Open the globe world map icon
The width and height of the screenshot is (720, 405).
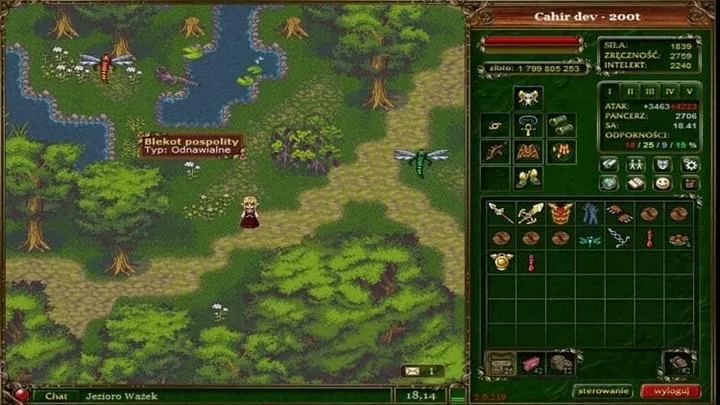pyautogui.click(x=609, y=183)
